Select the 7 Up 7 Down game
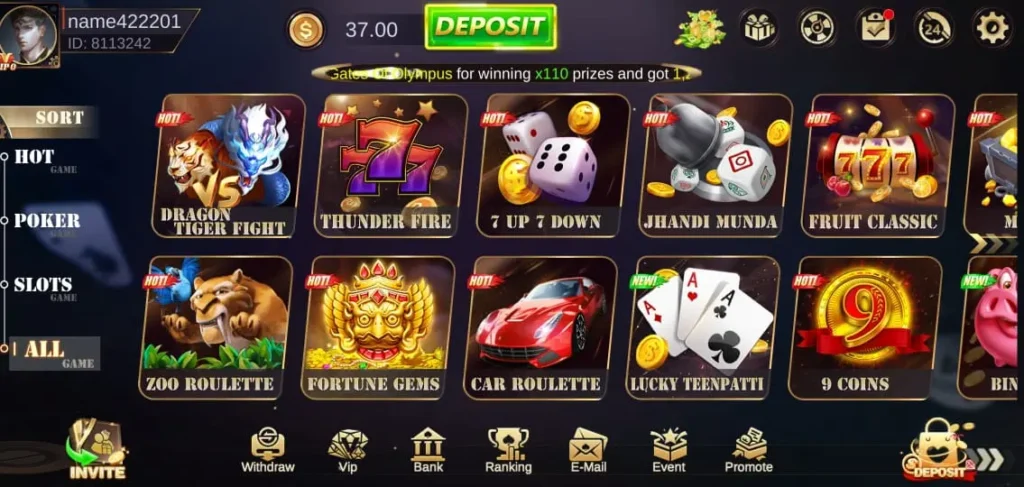This screenshot has height=487, width=1024. [x=553, y=165]
